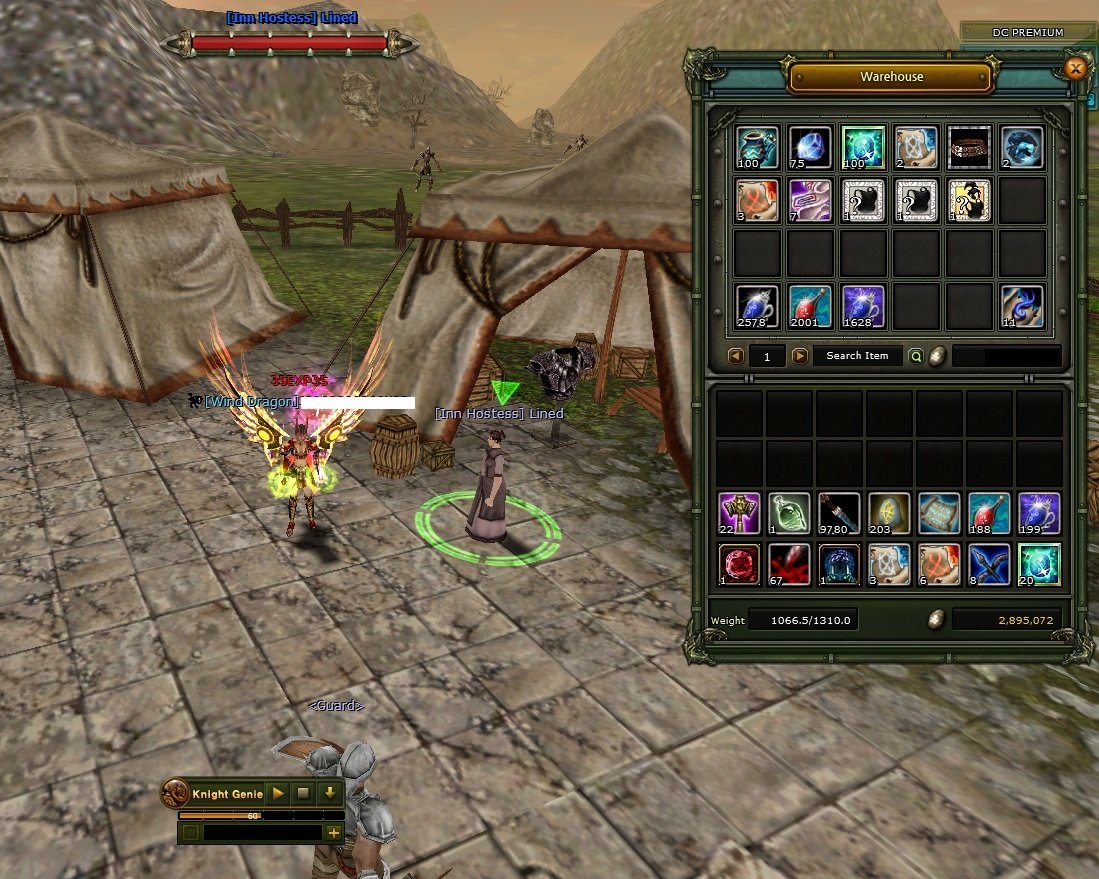The image size is (1099, 879).
Task: Pick the red gem in inventory
Action: tap(739, 564)
